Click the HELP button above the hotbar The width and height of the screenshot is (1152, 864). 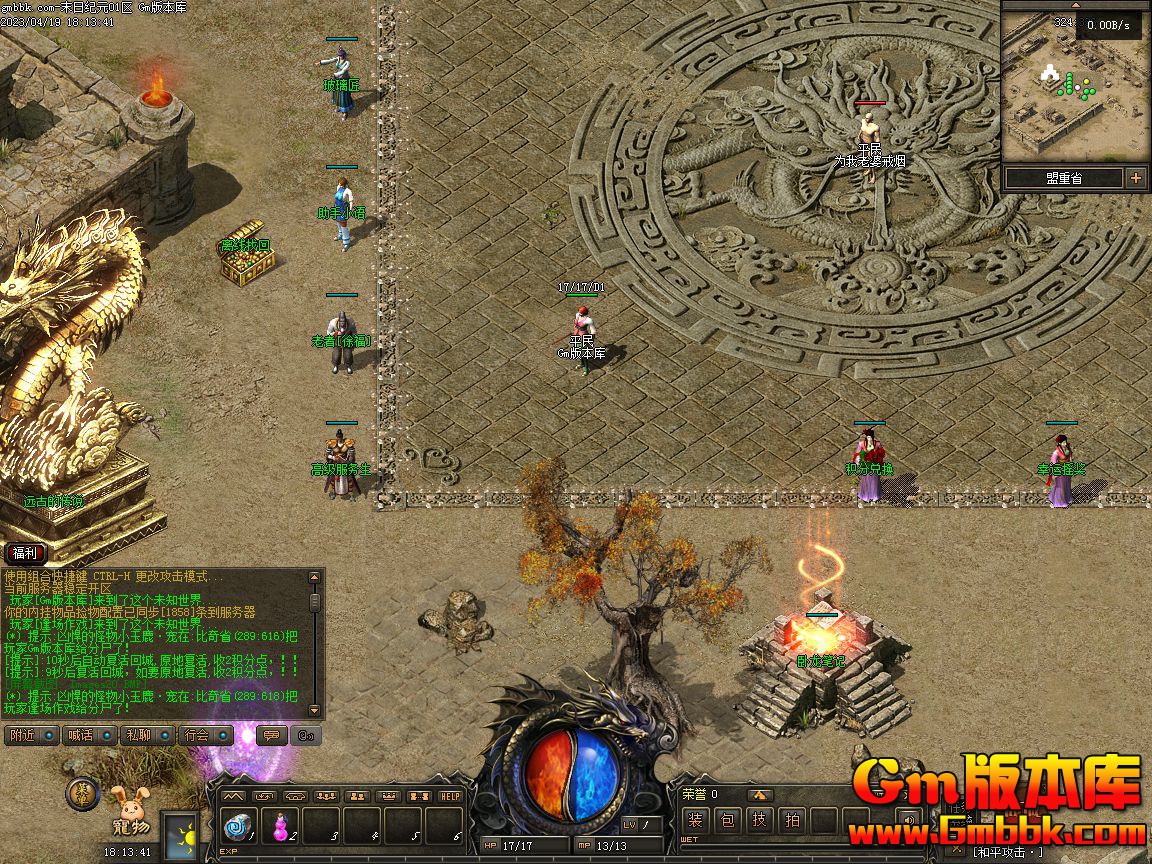click(450, 796)
